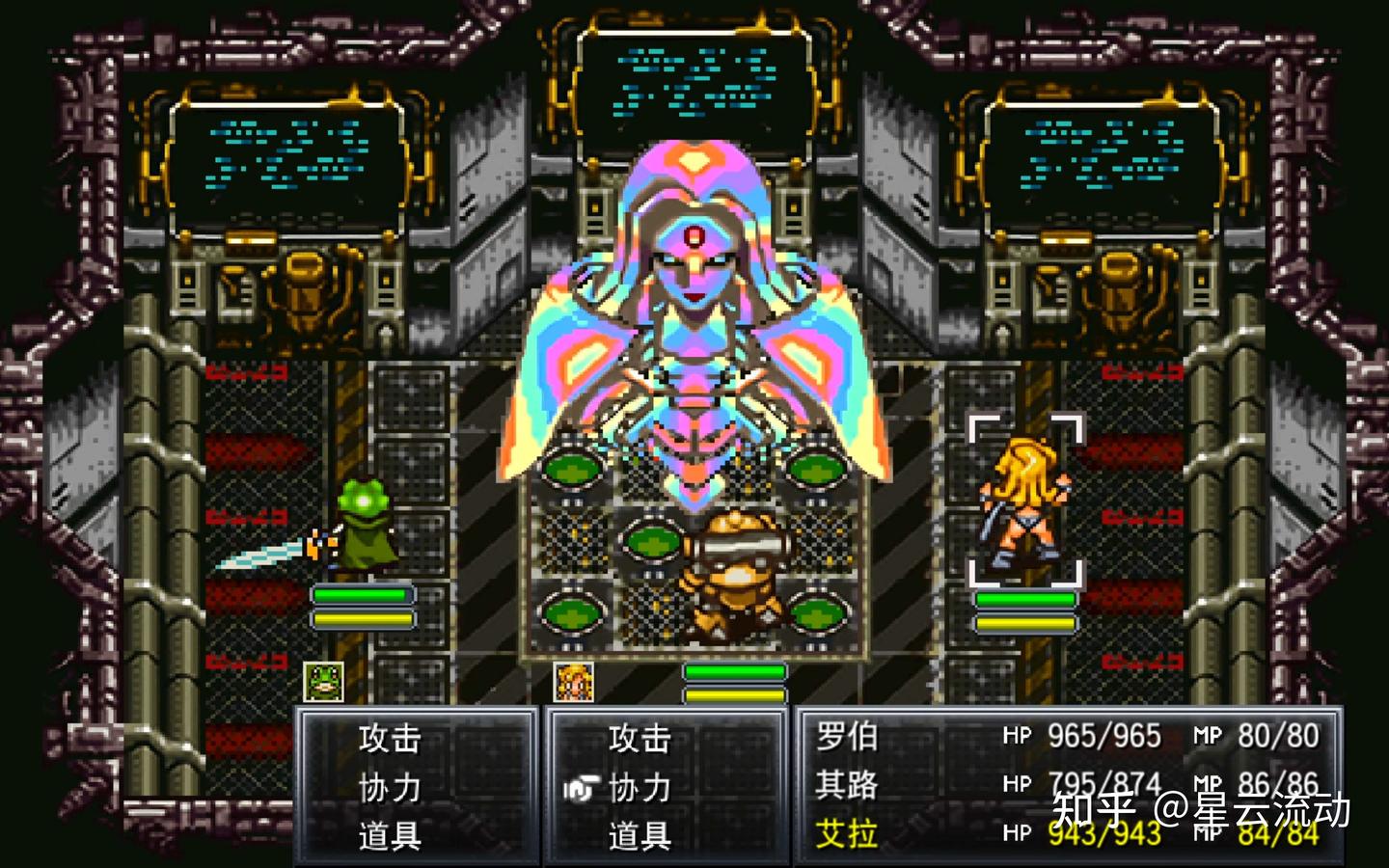Screen dimensions: 1389x868
Task: Open 道具 in Frog's command menu
Action: (390, 835)
